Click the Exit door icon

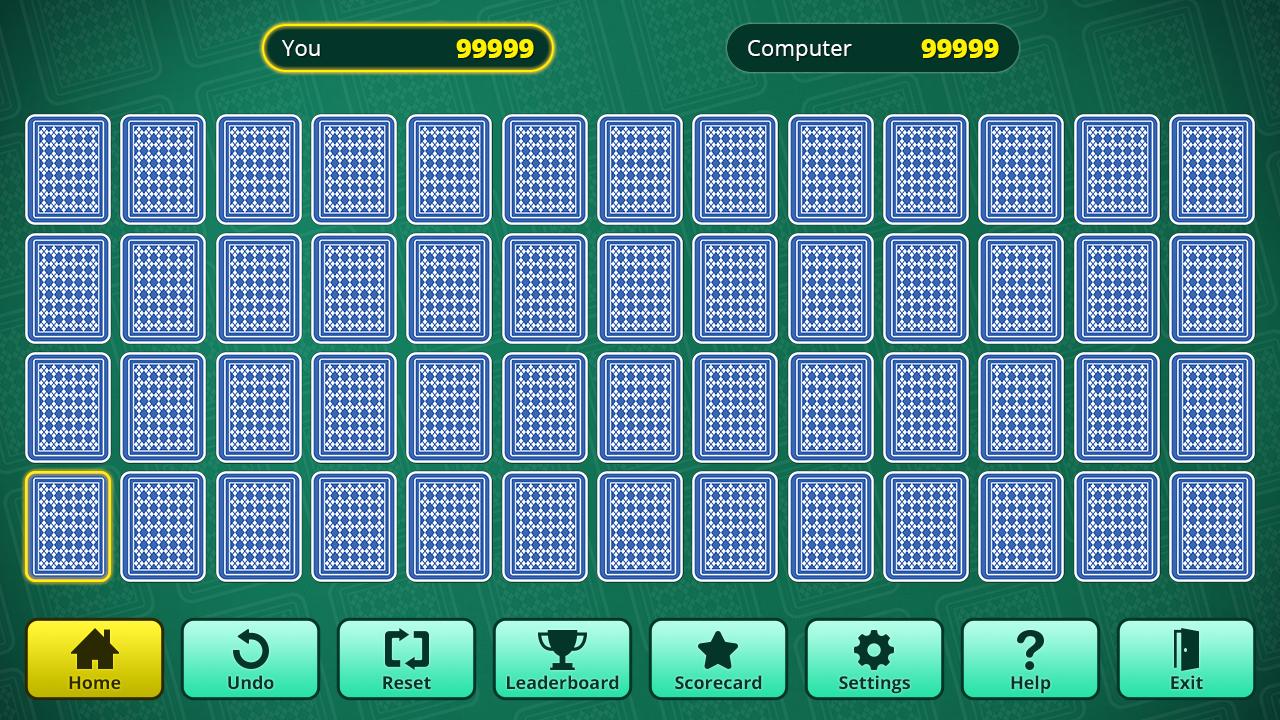tap(1186, 648)
